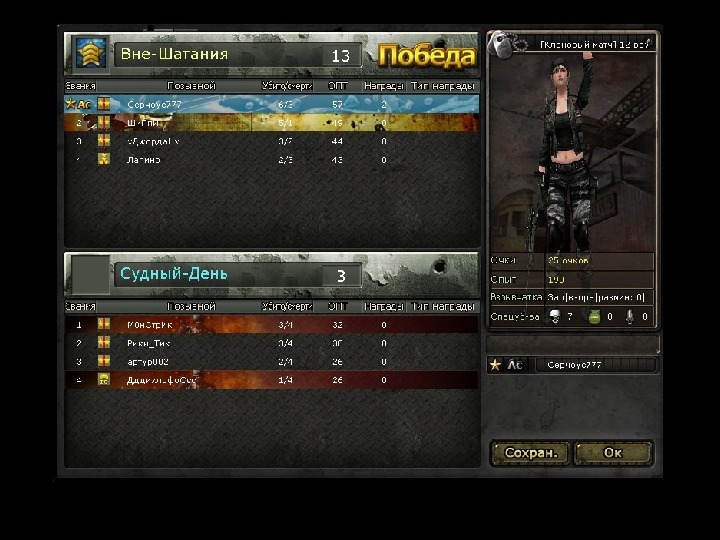Select player Латино in the winning team

(x=270, y=159)
